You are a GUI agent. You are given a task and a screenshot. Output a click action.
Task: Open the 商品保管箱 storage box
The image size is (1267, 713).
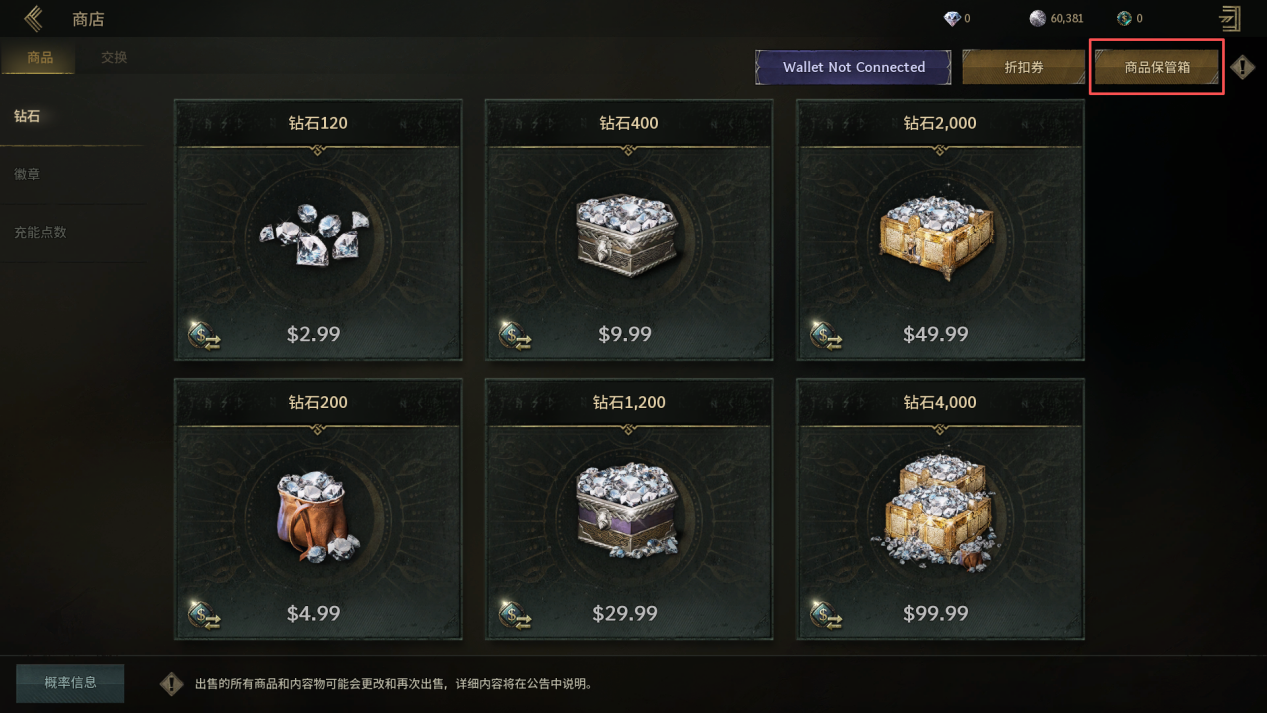(1157, 67)
